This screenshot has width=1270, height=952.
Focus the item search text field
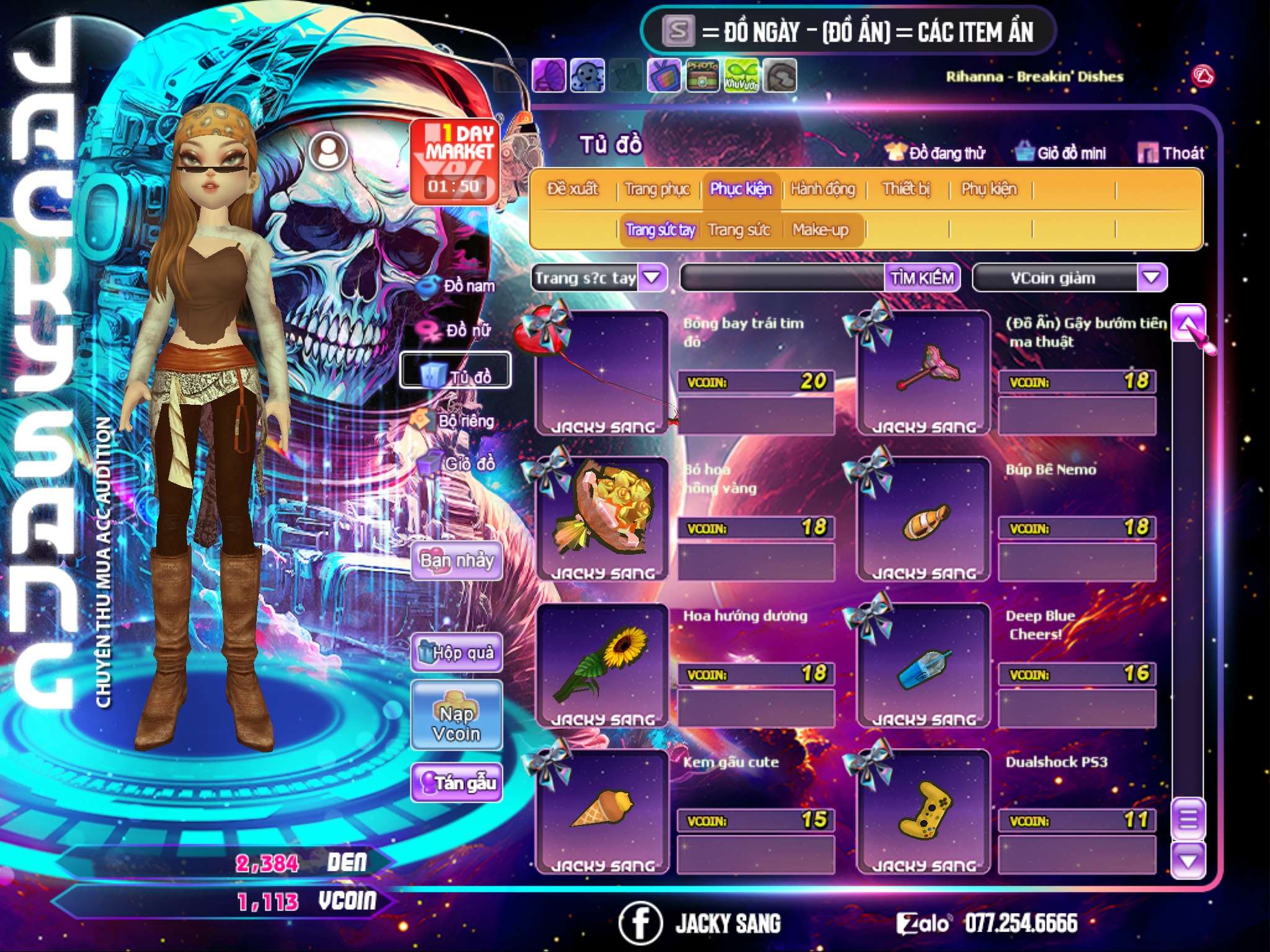[x=783, y=278]
